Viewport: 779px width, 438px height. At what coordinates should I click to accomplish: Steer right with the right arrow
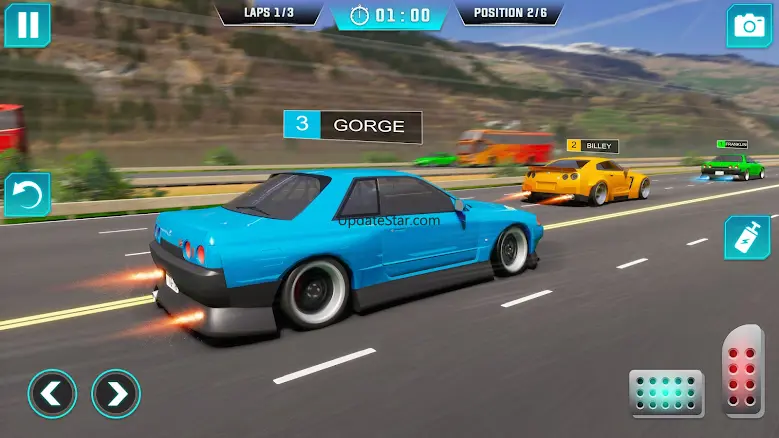116,394
